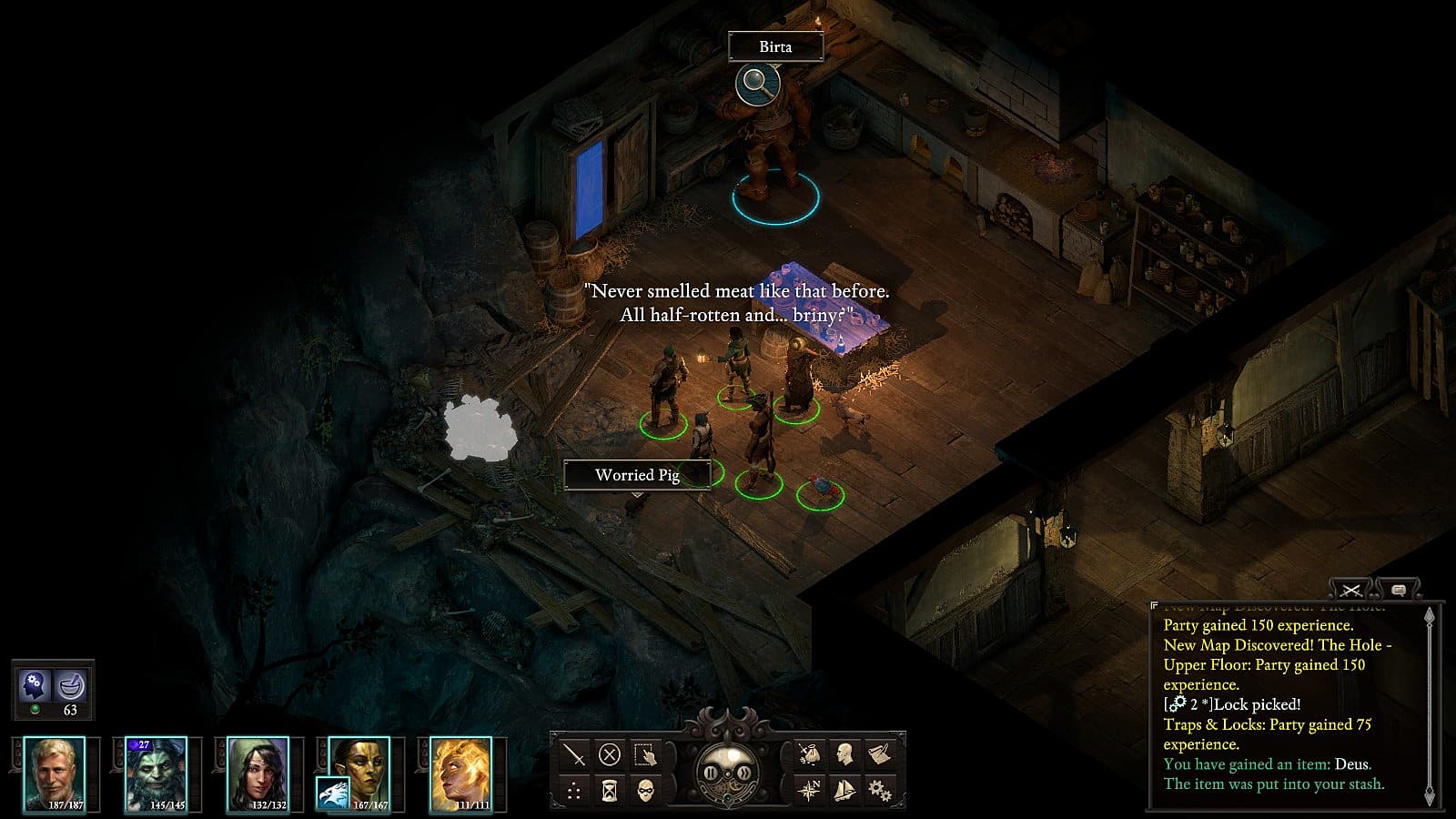1456x819 pixels.
Task: Click the sword attack command button
Action: (x=573, y=754)
